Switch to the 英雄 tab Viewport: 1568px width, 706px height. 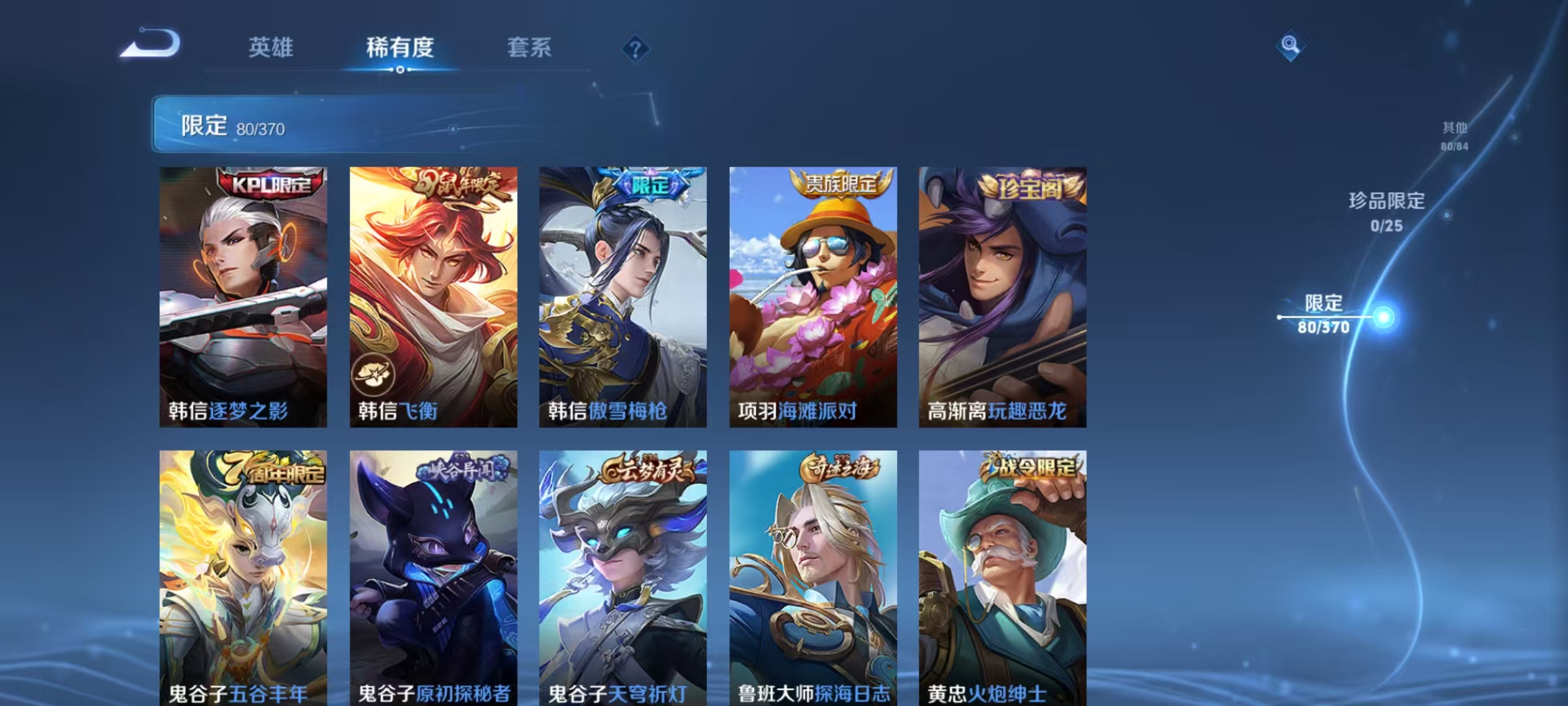coord(271,47)
